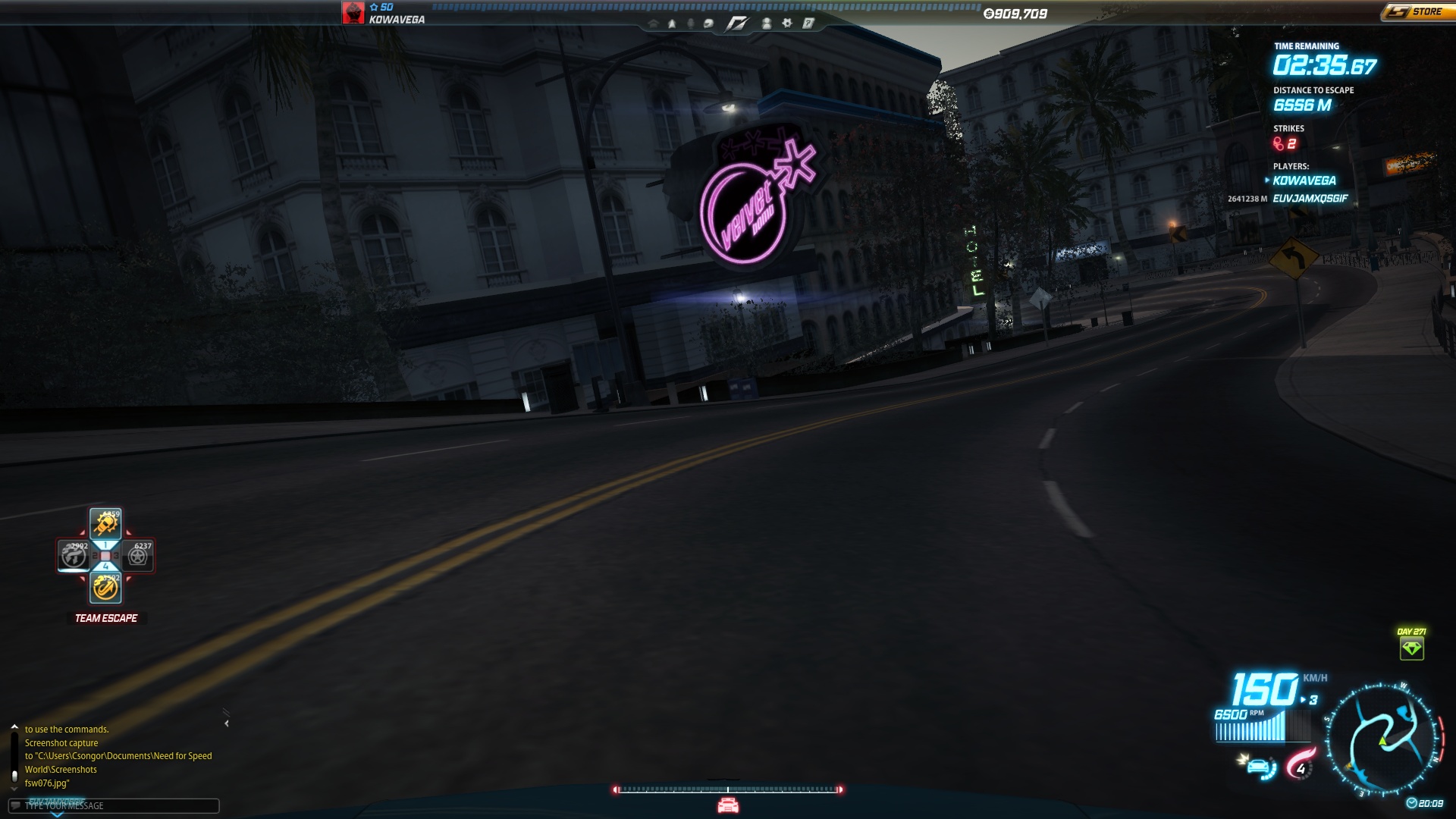Click the circular minimap

coord(1383,741)
